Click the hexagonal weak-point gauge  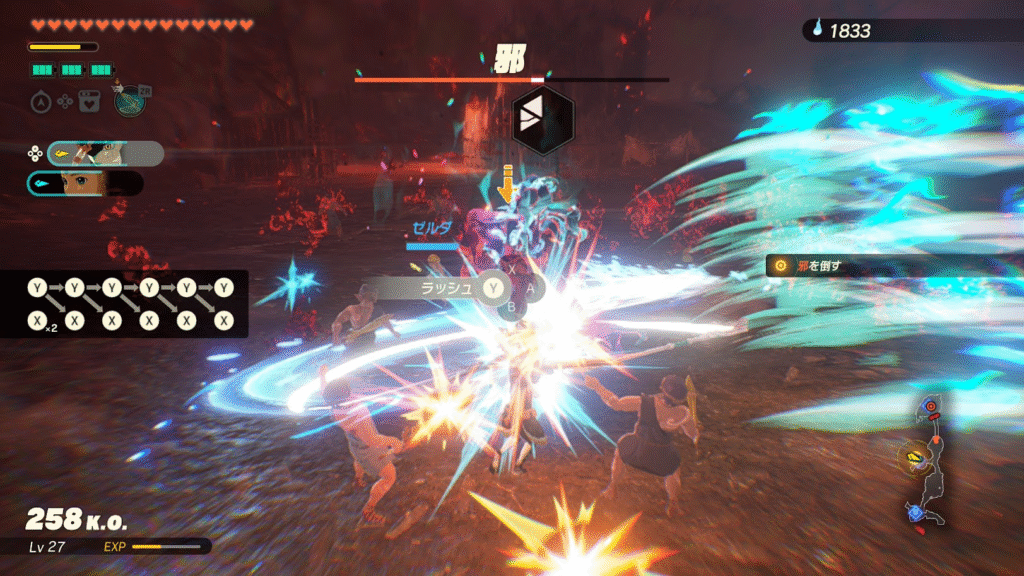click(x=543, y=119)
